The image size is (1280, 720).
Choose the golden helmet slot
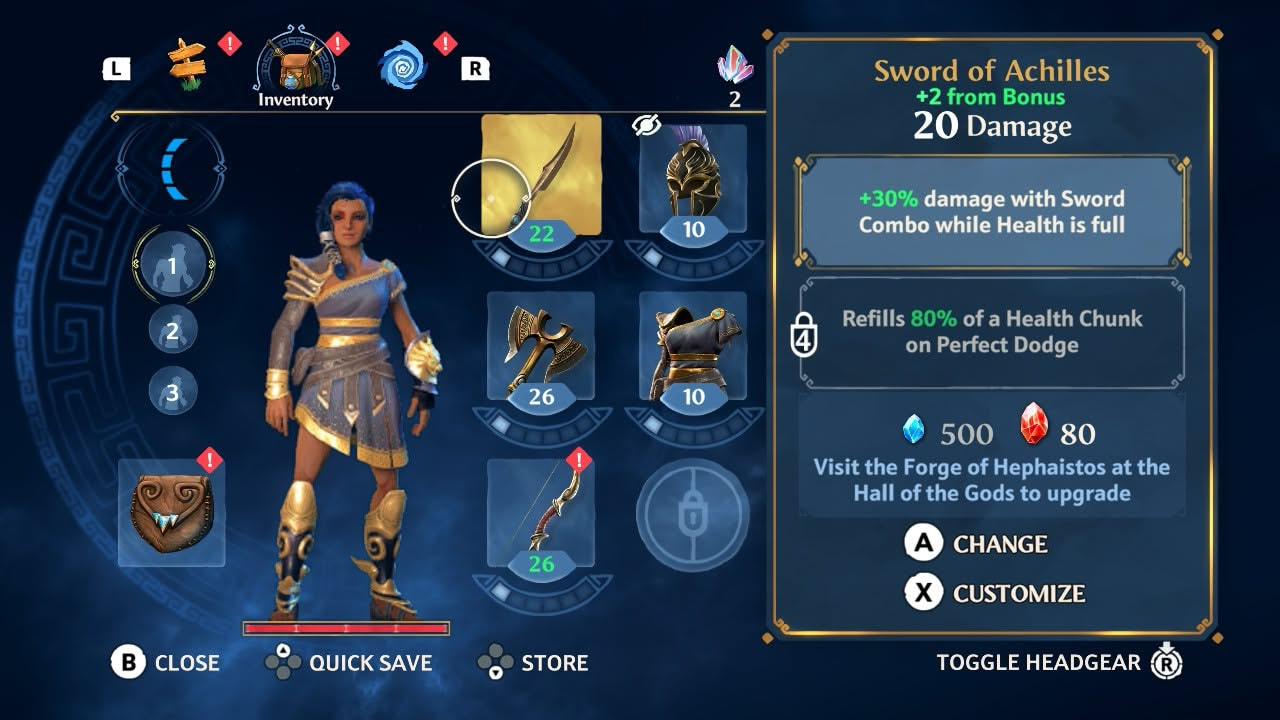point(693,175)
